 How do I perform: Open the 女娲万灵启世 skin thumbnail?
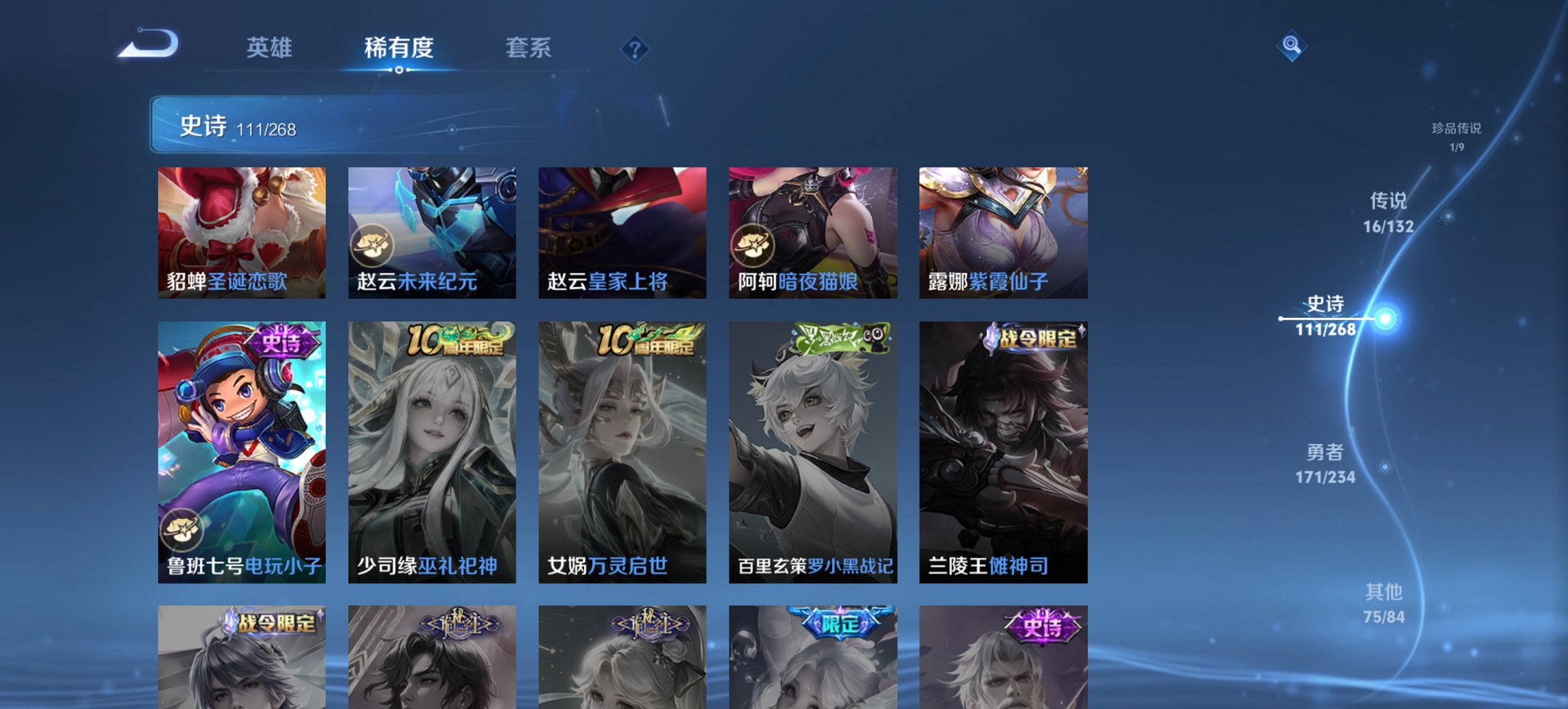point(622,451)
